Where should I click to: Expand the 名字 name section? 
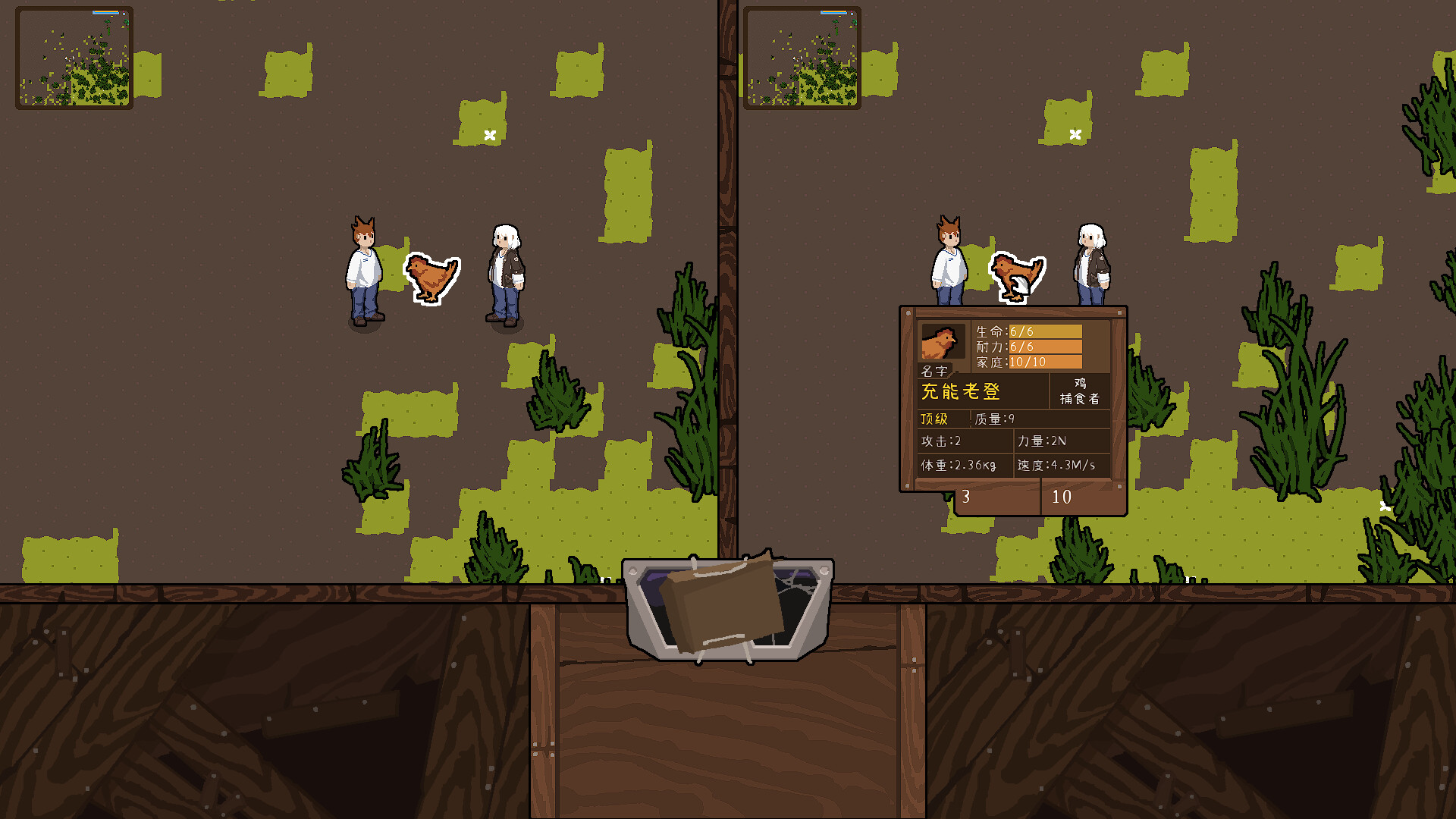(934, 371)
